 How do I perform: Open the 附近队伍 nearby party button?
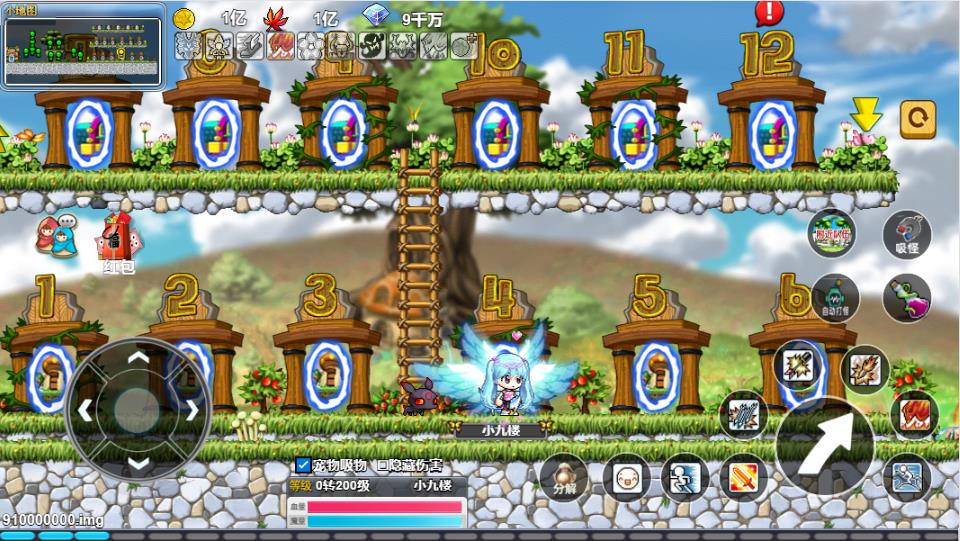[832, 234]
